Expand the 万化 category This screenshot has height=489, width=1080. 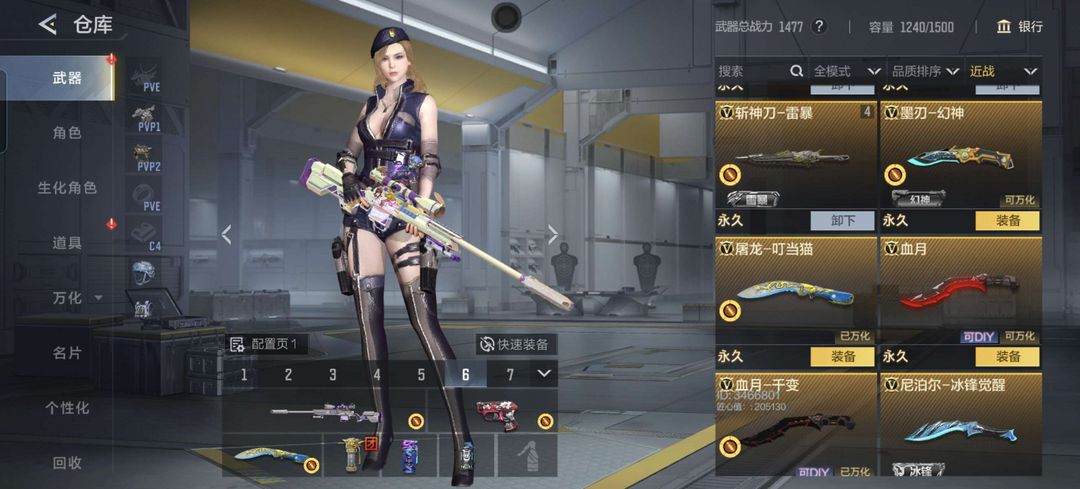point(77,298)
